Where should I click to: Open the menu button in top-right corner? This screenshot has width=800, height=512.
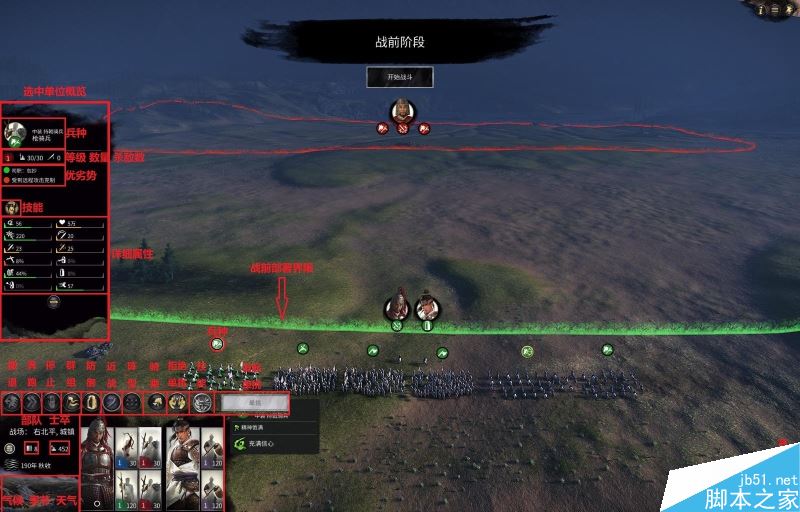click(x=789, y=9)
